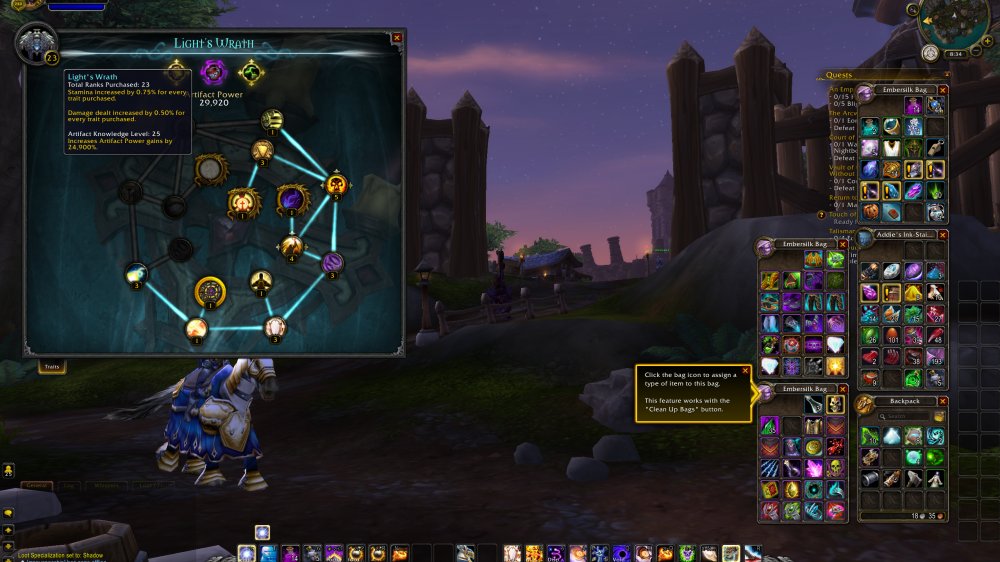
Task: Click the skull trait with rank 5
Action: [x=335, y=185]
